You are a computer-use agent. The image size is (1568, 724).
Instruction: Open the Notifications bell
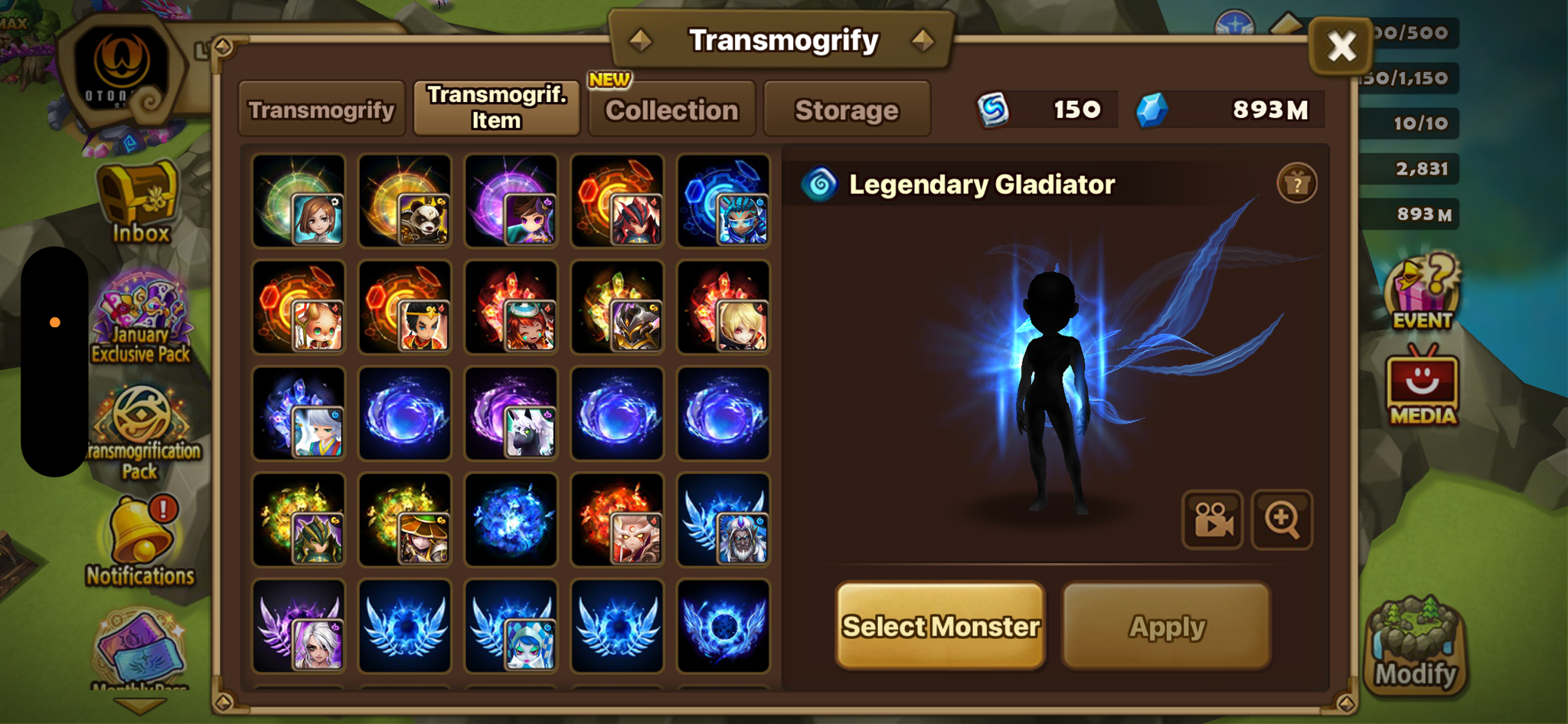[141, 540]
